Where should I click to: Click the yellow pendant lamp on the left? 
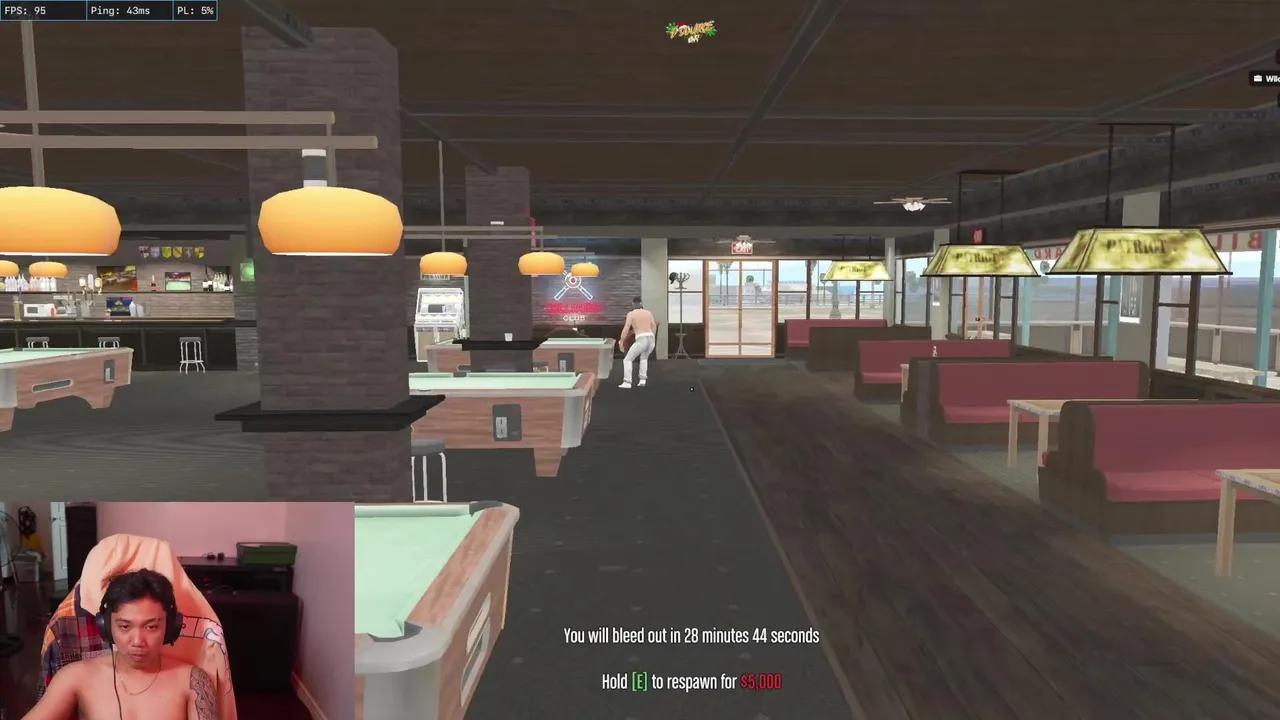click(x=330, y=220)
